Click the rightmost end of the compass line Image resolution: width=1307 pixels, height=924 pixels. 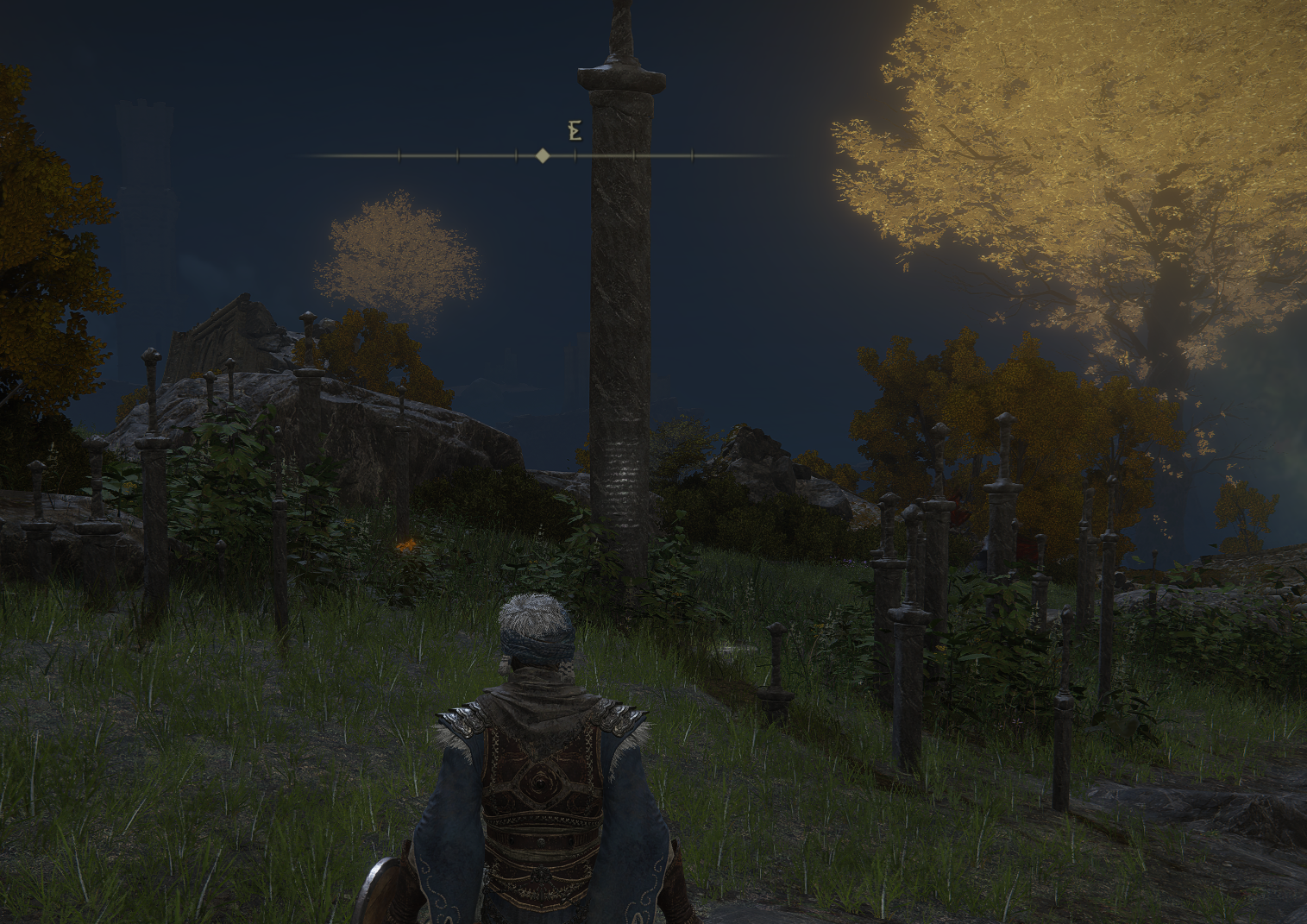coord(775,155)
